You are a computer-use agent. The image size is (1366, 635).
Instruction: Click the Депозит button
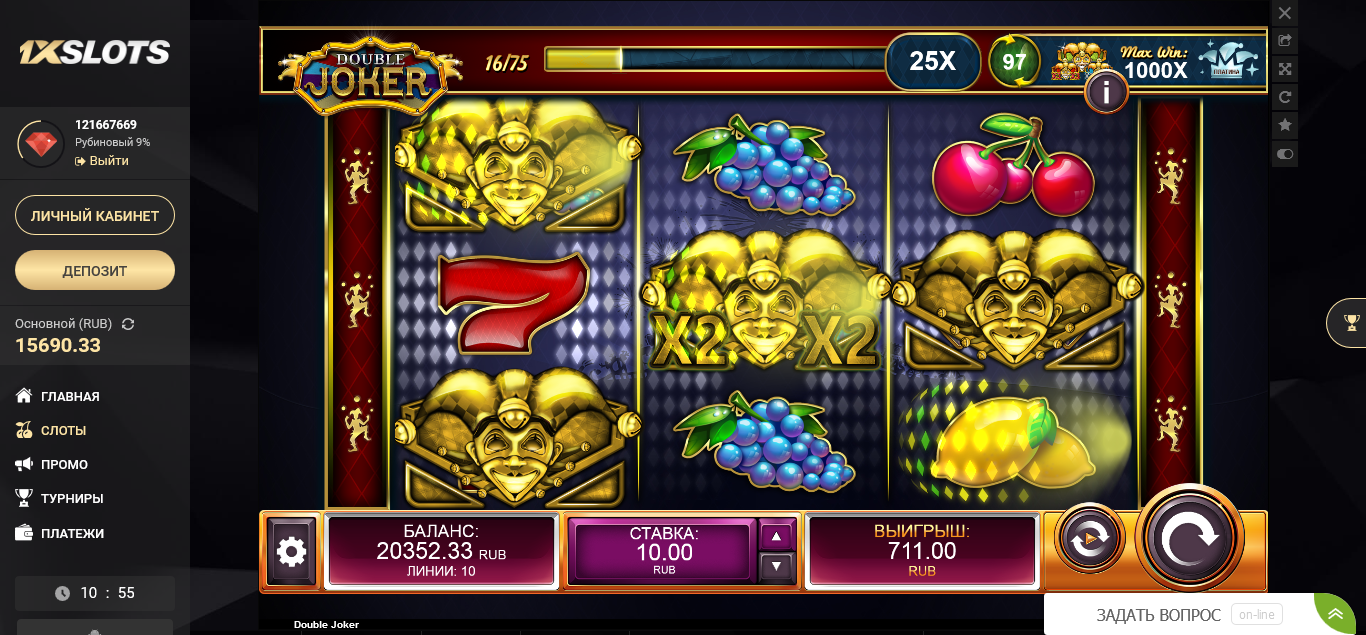[x=95, y=270]
